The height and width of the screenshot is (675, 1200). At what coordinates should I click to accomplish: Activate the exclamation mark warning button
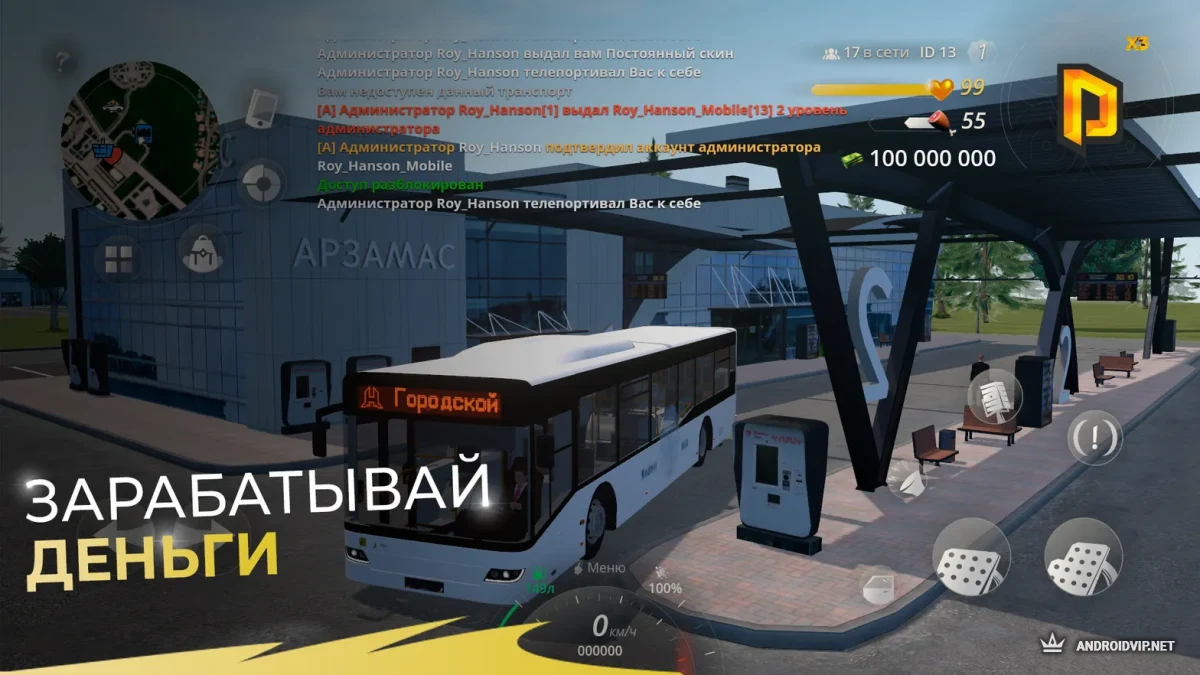pyautogui.click(x=1095, y=437)
